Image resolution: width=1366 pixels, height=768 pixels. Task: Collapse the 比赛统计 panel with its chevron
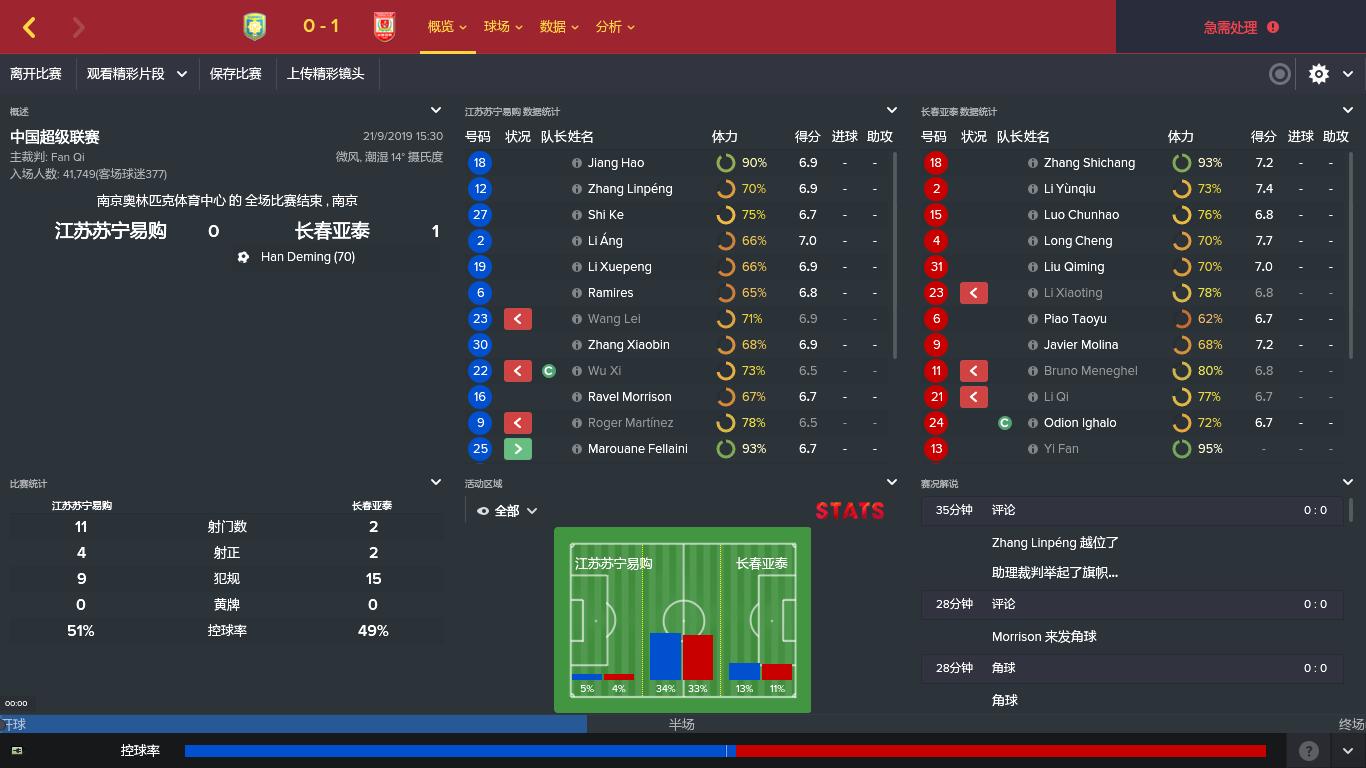pos(435,481)
